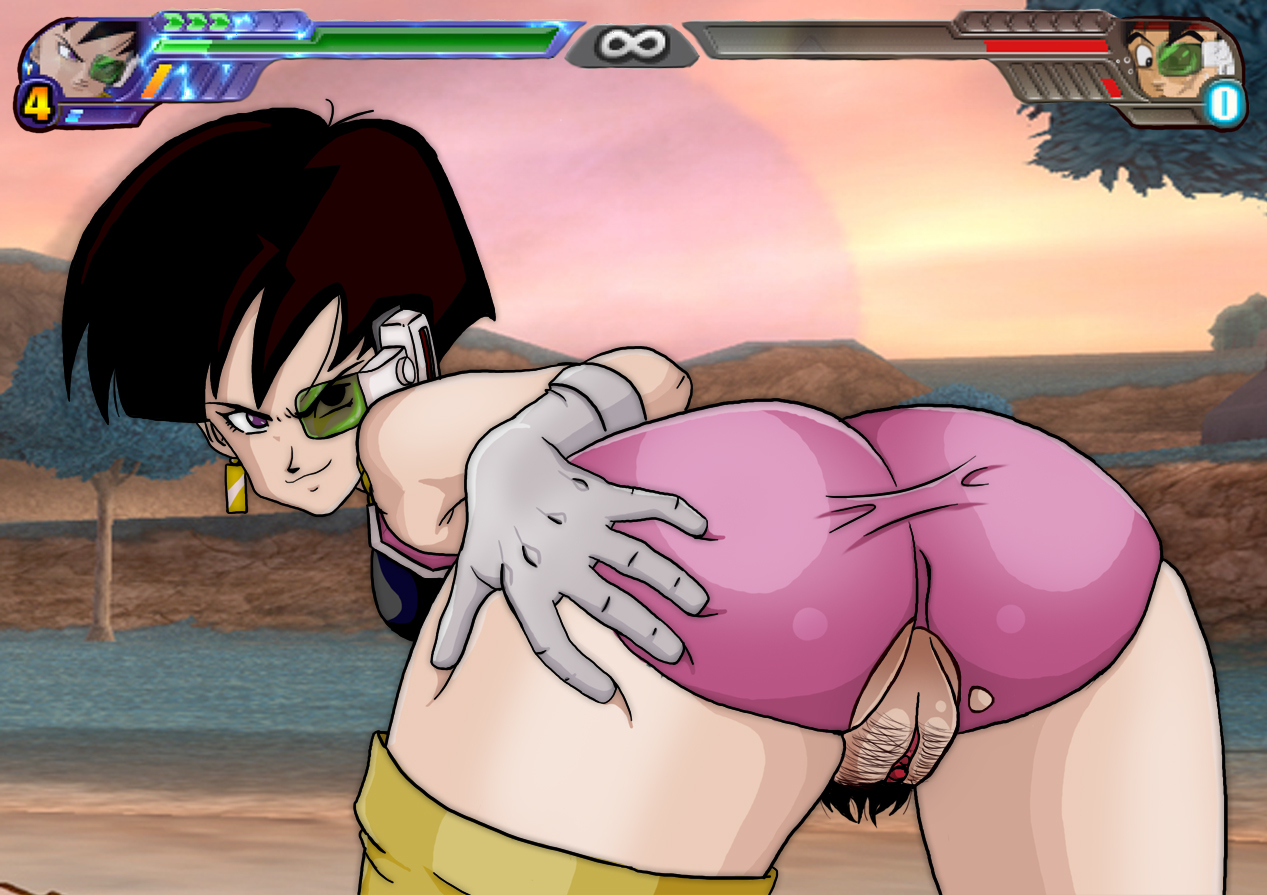Select the opponent's portrait with green scouter
Viewport: 1267px width, 895px height.
pyautogui.click(x=1170, y=58)
